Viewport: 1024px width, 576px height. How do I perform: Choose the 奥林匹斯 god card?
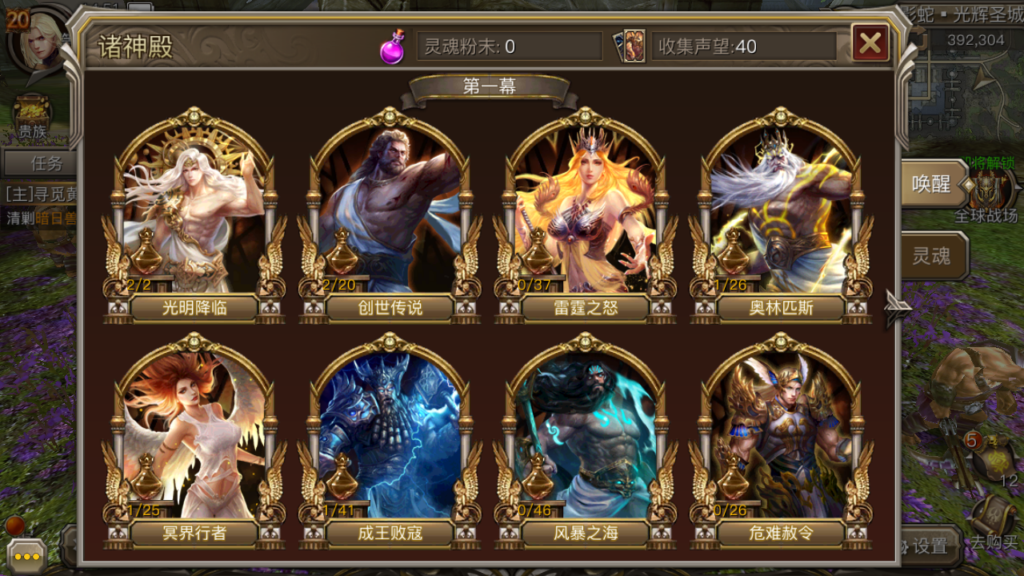pos(781,215)
